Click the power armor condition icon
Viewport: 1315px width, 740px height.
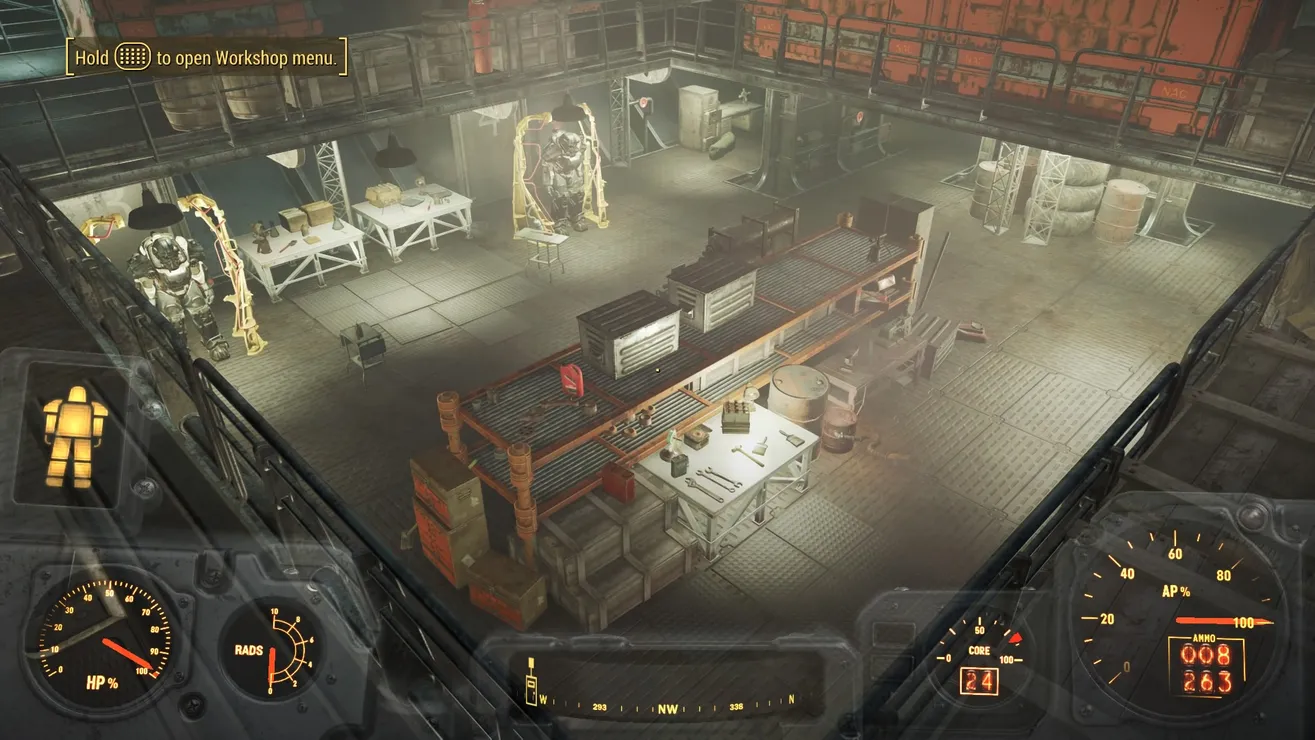tap(74, 435)
